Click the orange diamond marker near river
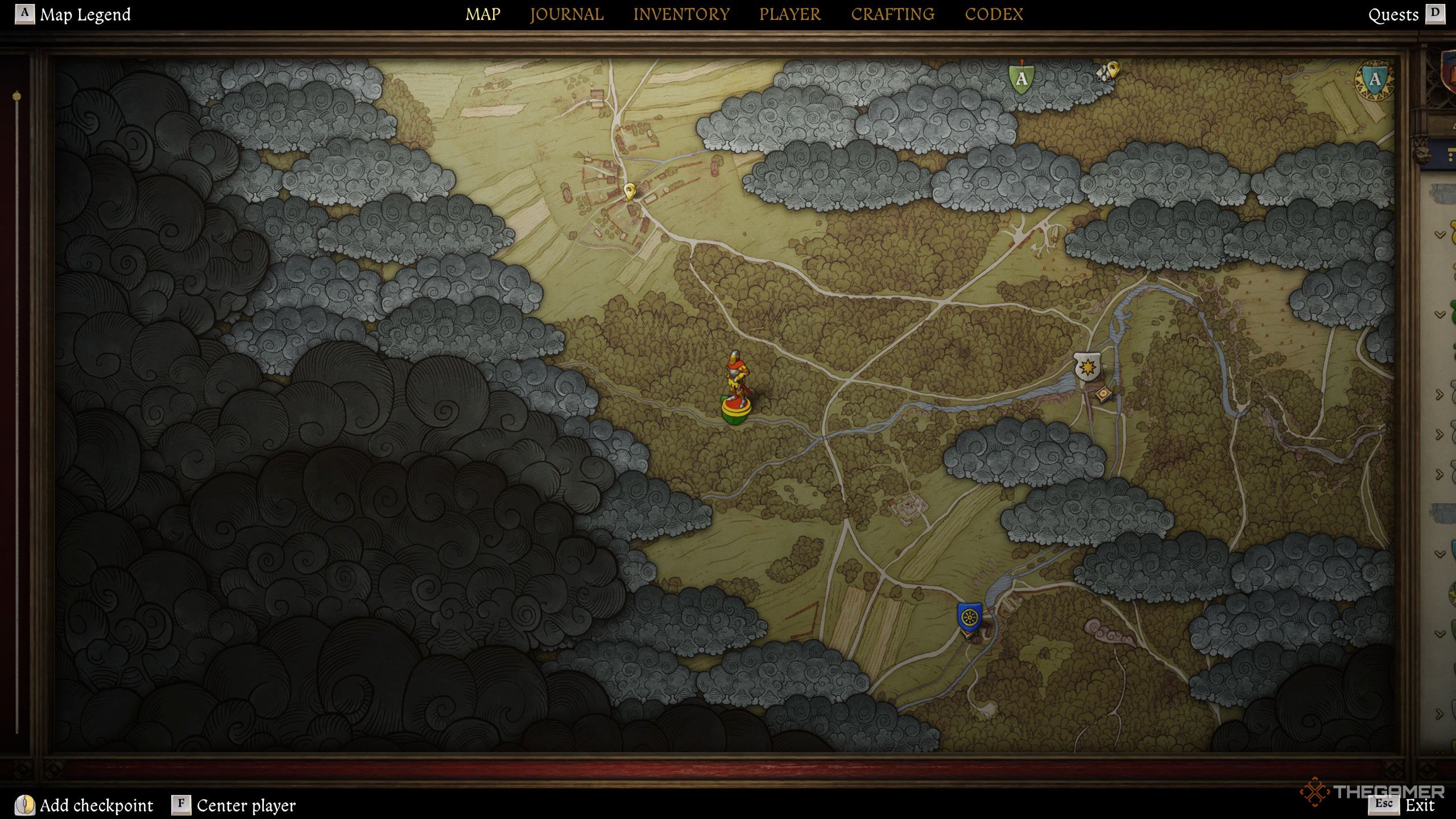 pyautogui.click(x=1104, y=394)
